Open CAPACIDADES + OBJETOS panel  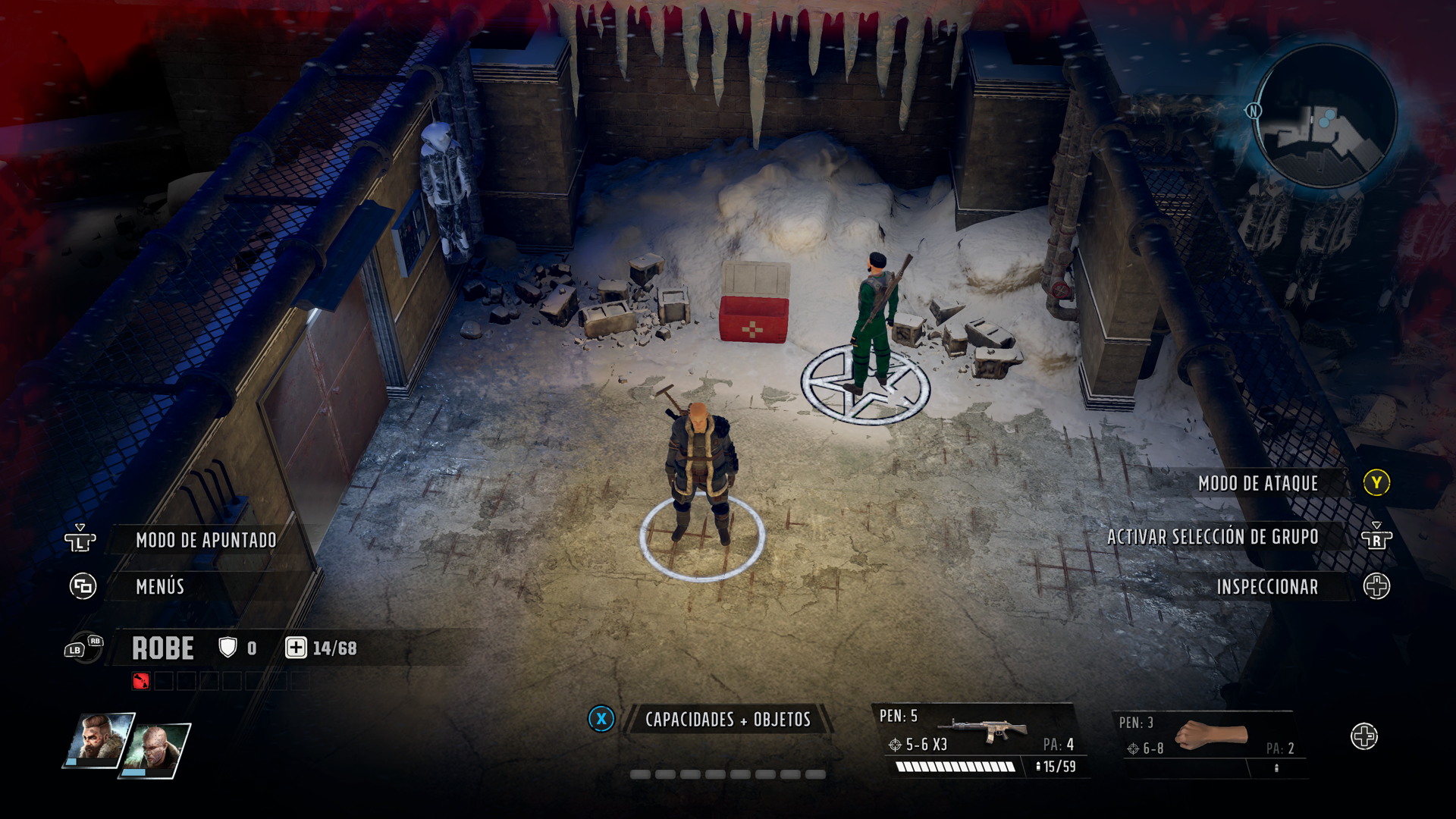tap(727, 719)
